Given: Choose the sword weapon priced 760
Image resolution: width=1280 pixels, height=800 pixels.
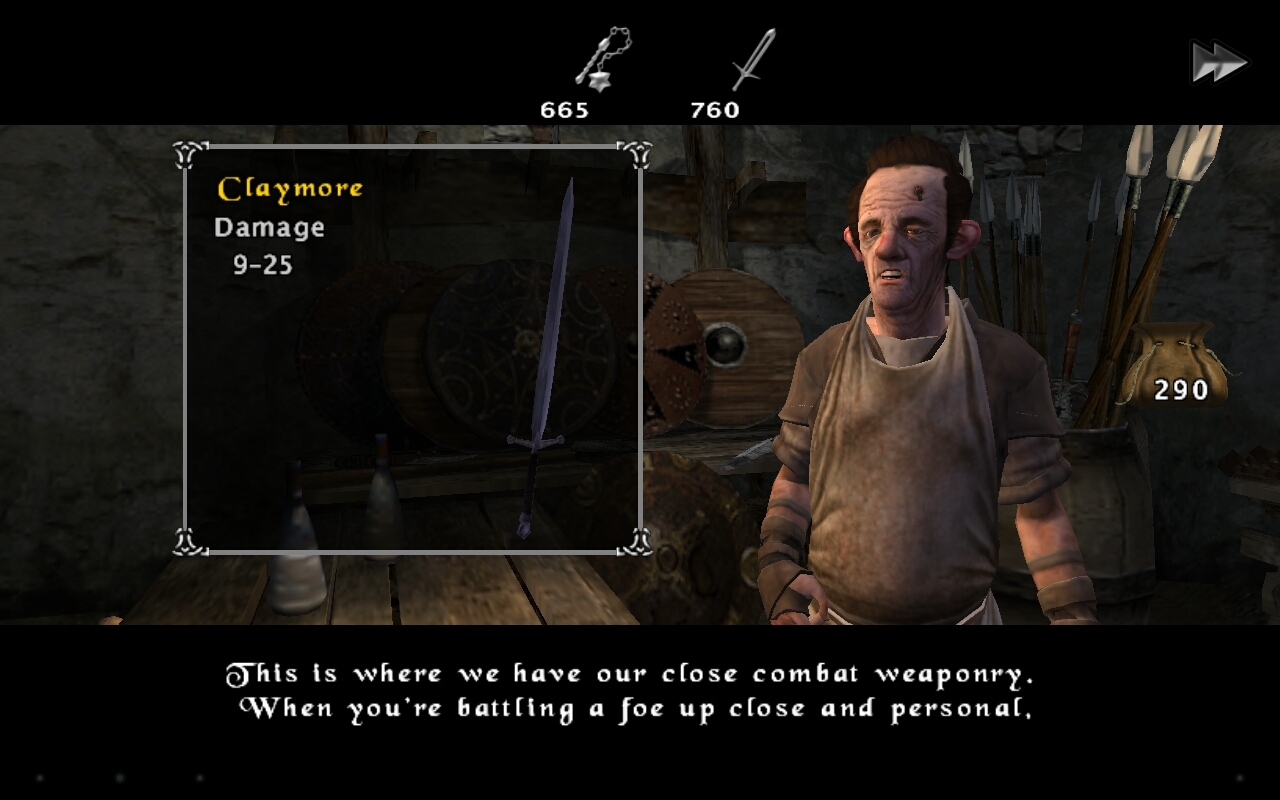Looking at the screenshot, I should point(752,62).
